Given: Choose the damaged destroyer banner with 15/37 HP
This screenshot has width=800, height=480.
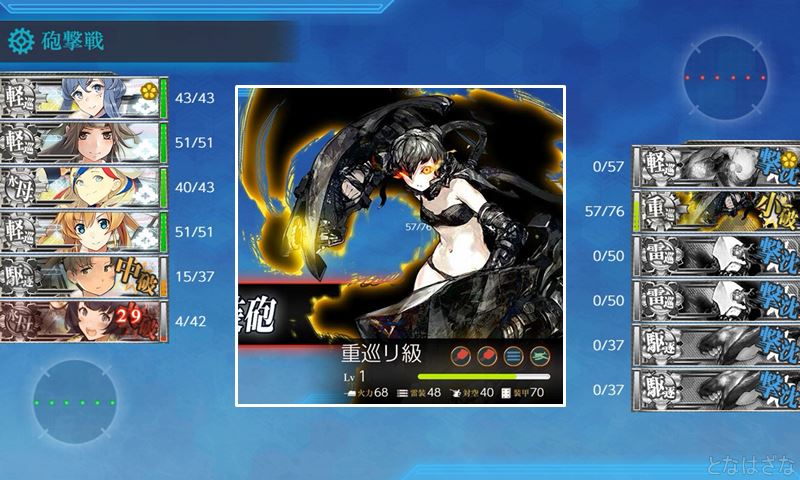Looking at the screenshot, I should point(82,277).
